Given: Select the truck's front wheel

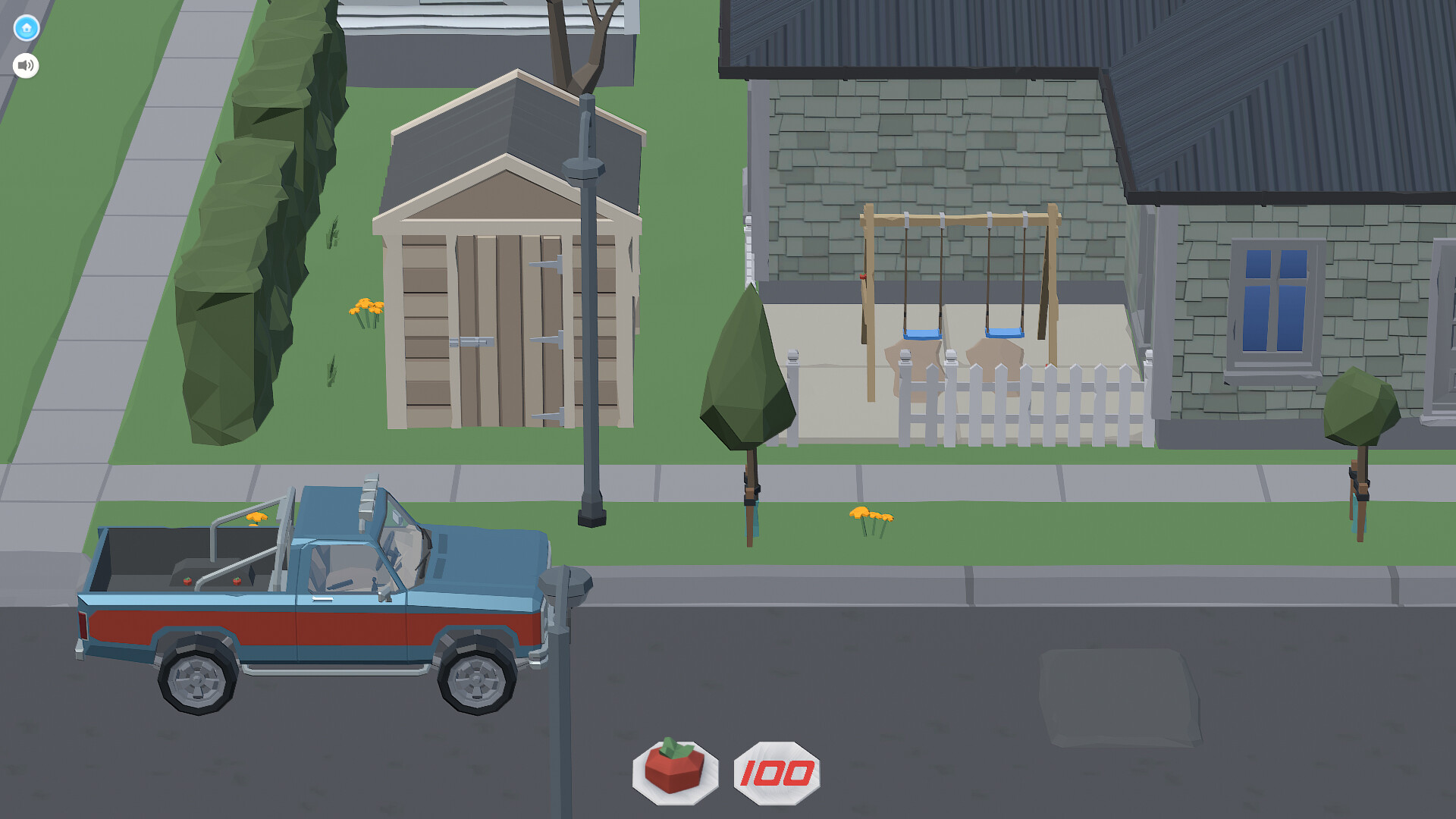Looking at the screenshot, I should click(478, 675).
